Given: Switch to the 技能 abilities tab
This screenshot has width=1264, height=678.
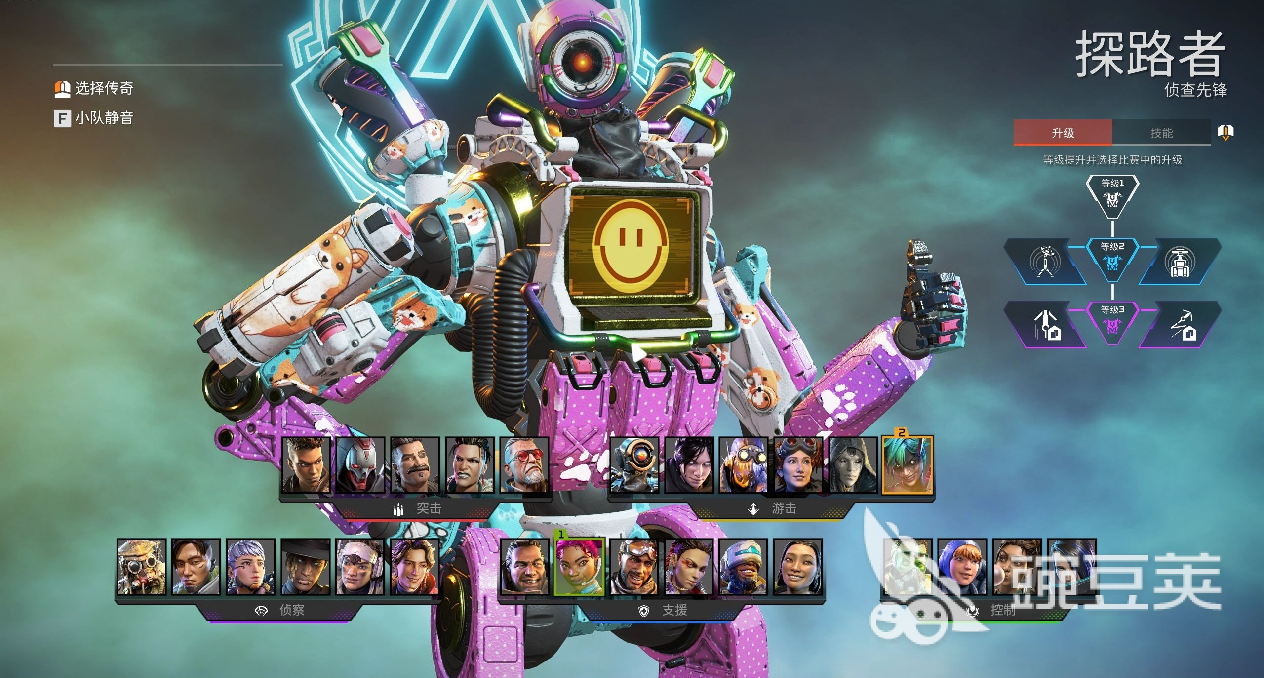Looking at the screenshot, I should point(1161,133).
